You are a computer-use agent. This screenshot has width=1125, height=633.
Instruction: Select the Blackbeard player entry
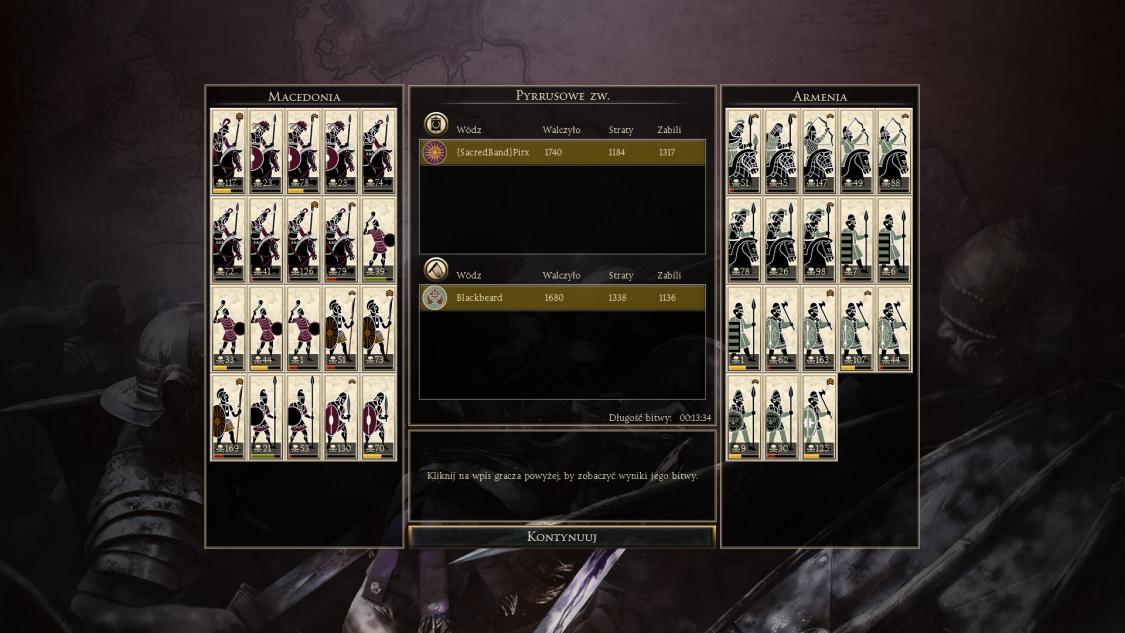click(x=562, y=297)
